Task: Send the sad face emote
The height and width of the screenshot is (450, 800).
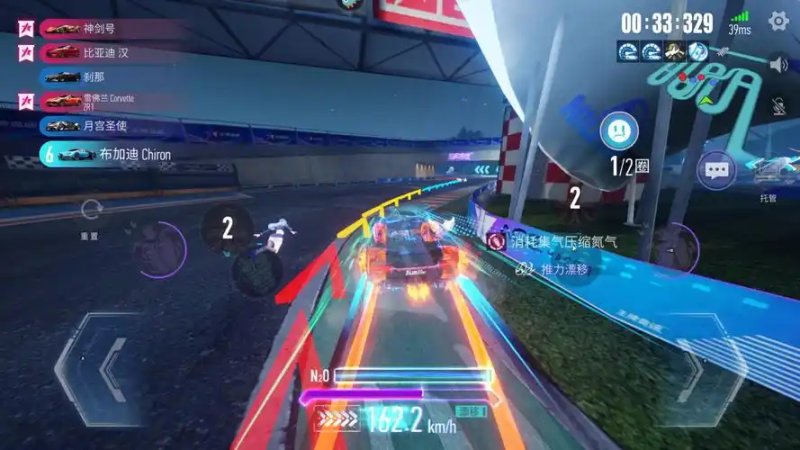Action: click(x=619, y=129)
